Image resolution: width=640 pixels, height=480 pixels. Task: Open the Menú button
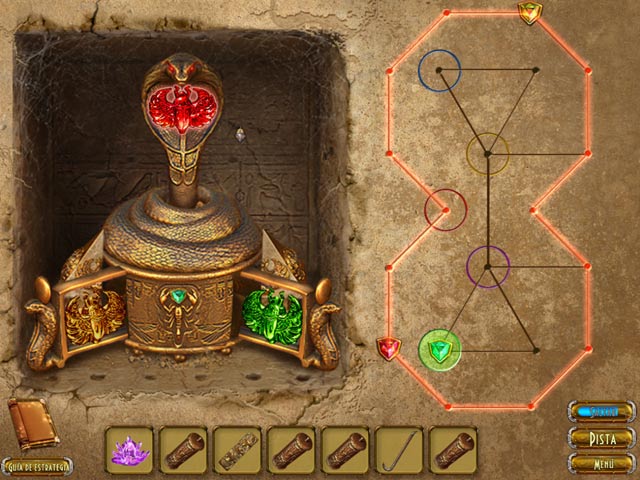[601, 463]
